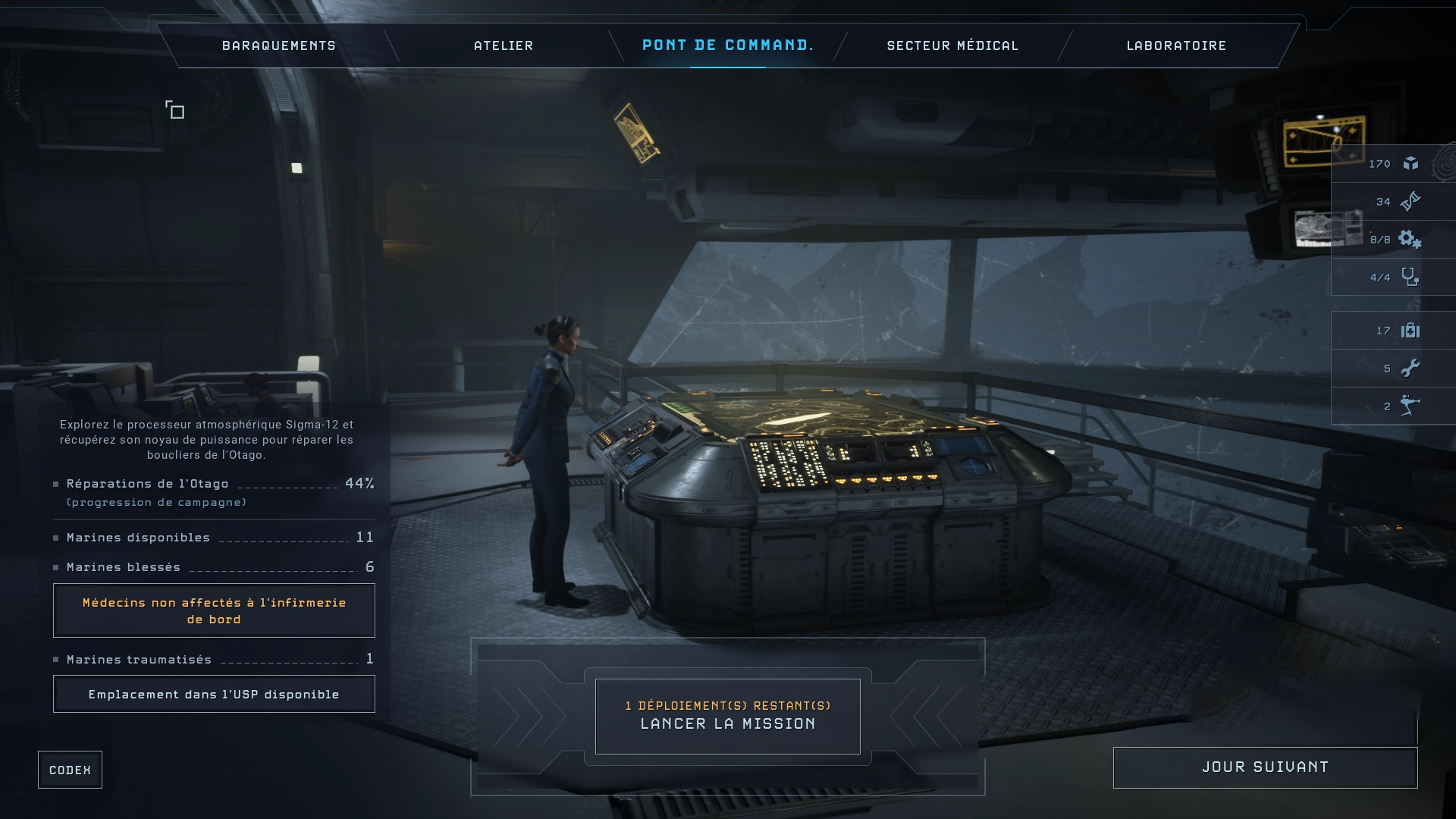Click the Xeno sample DNA icon showing 34

tap(1410, 201)
